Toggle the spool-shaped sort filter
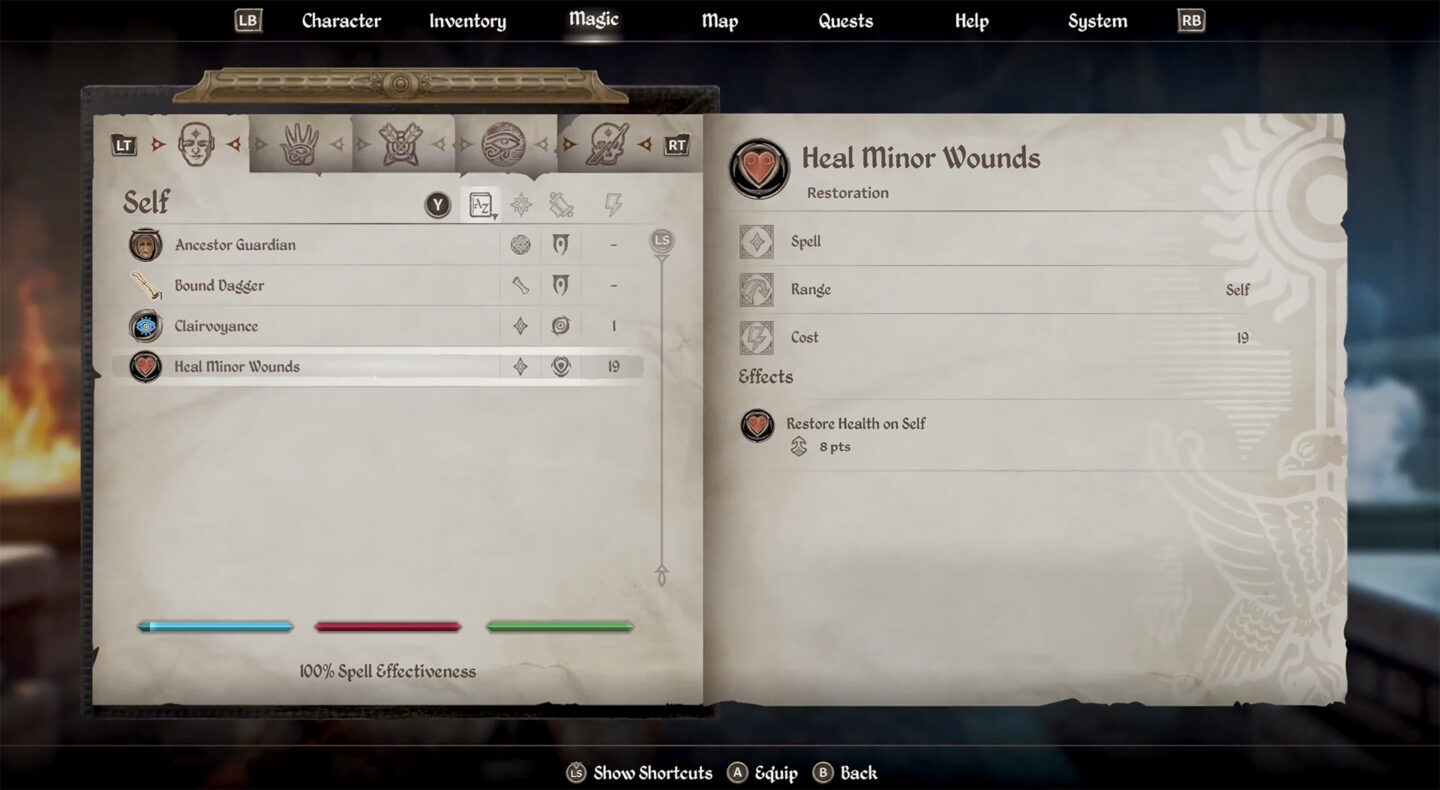 coord(561,203)
